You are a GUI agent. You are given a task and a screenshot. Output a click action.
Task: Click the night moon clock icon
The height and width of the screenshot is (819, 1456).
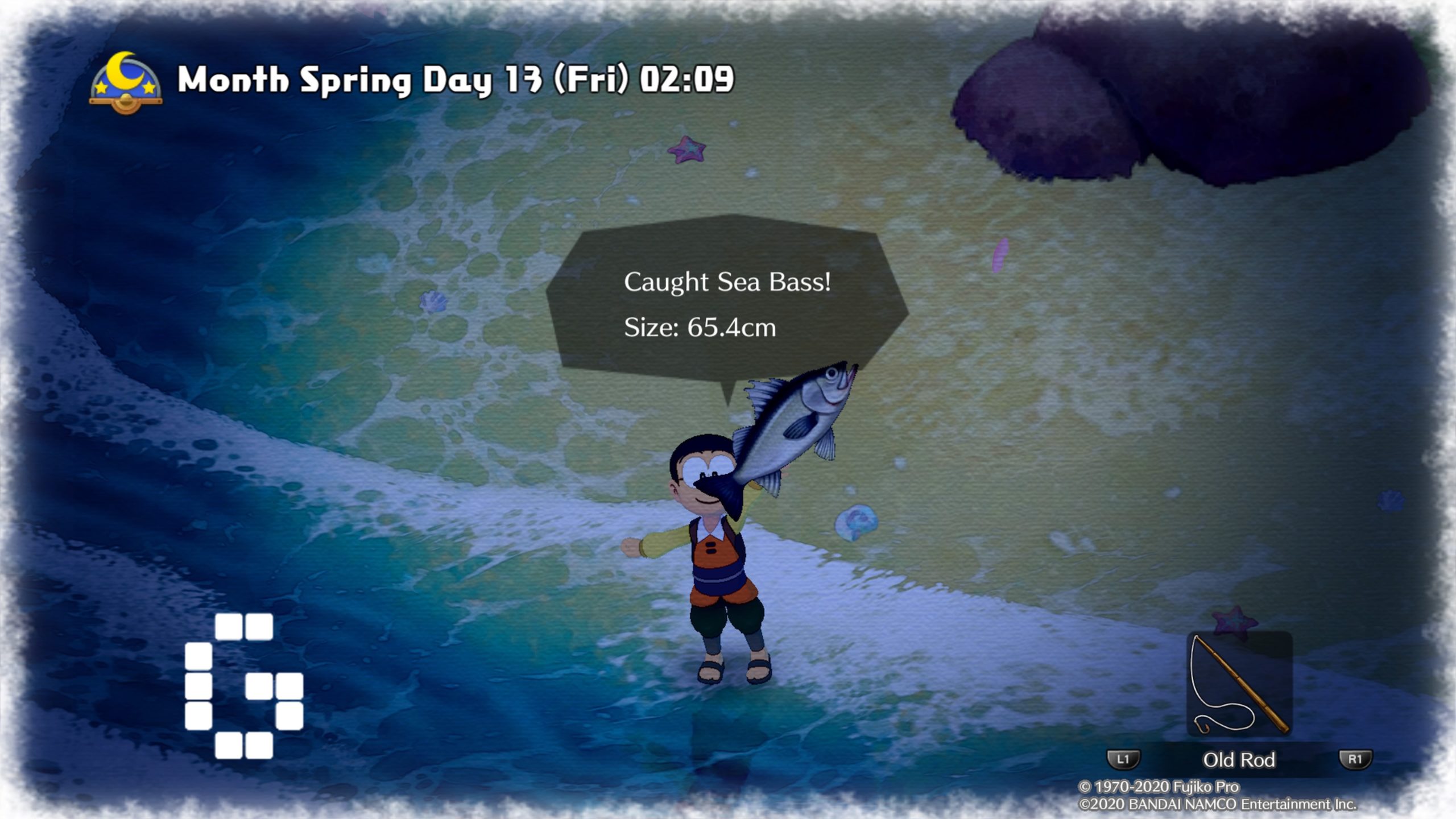pos(126,82)
